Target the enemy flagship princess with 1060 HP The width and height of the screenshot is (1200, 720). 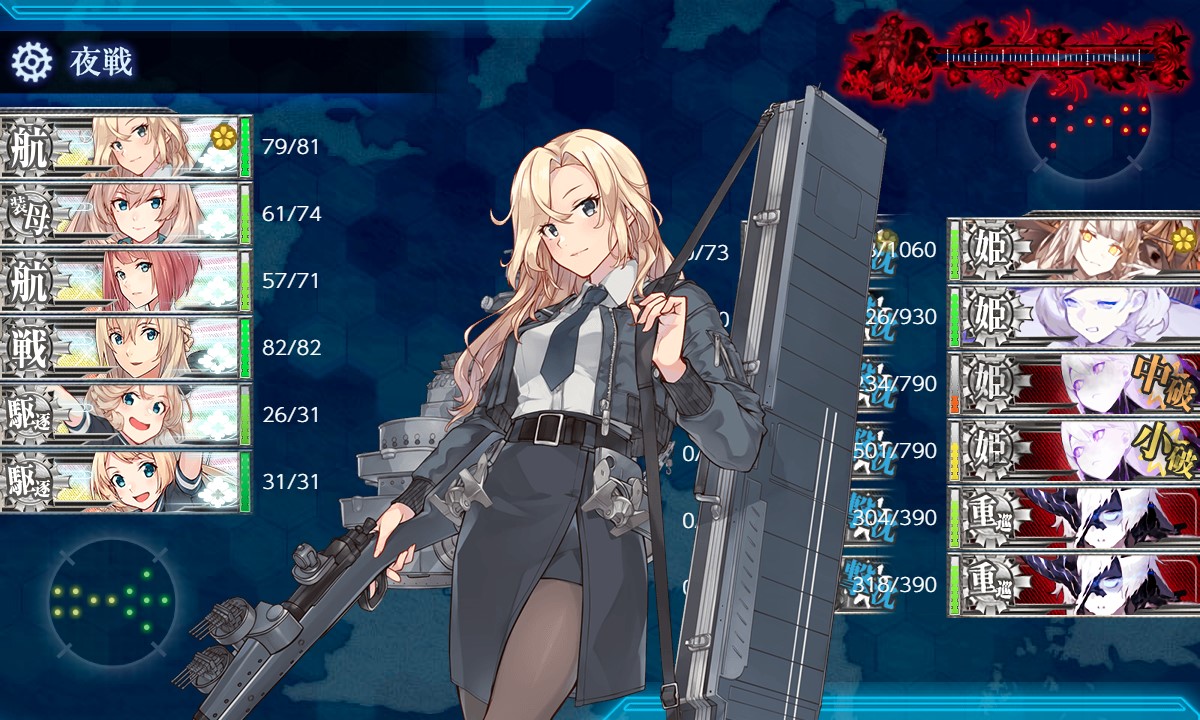tap(1075, 248)
